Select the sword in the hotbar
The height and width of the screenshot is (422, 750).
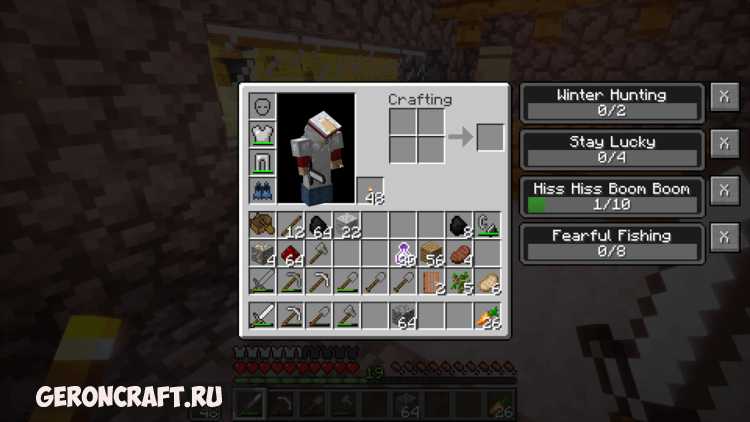[x=263, y=316]
